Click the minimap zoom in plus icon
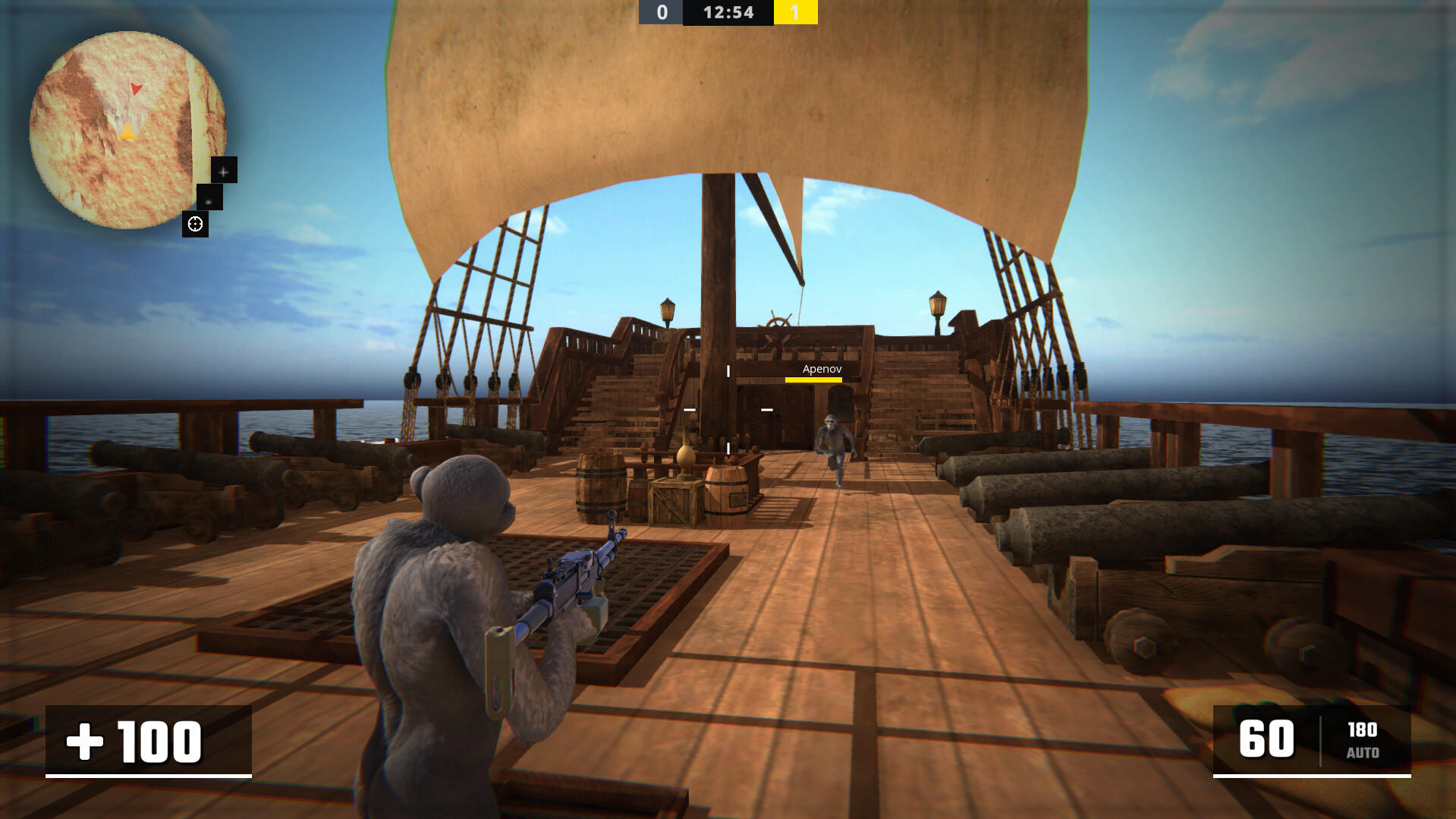The image size is (1456, 819). (x=223, y=171)
